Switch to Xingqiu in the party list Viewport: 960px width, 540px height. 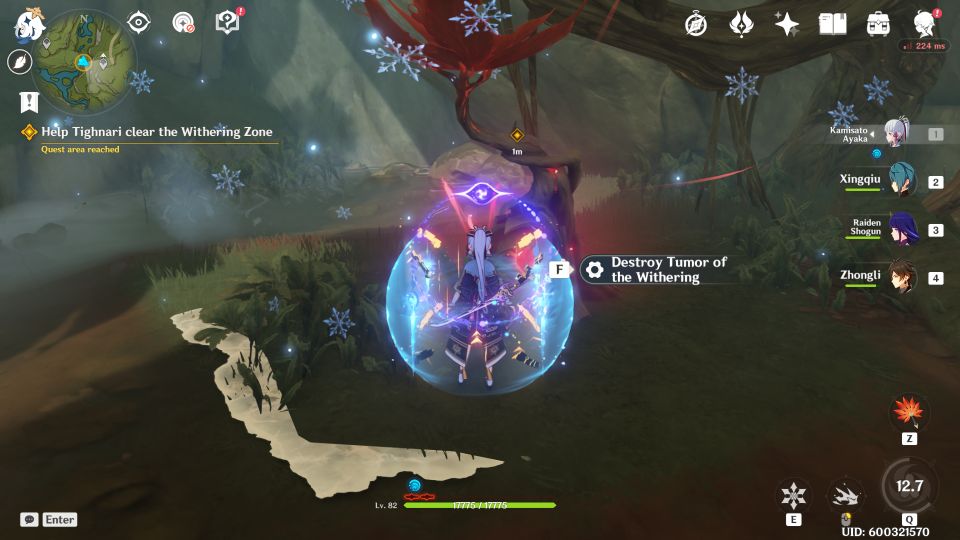click(901, 181)
